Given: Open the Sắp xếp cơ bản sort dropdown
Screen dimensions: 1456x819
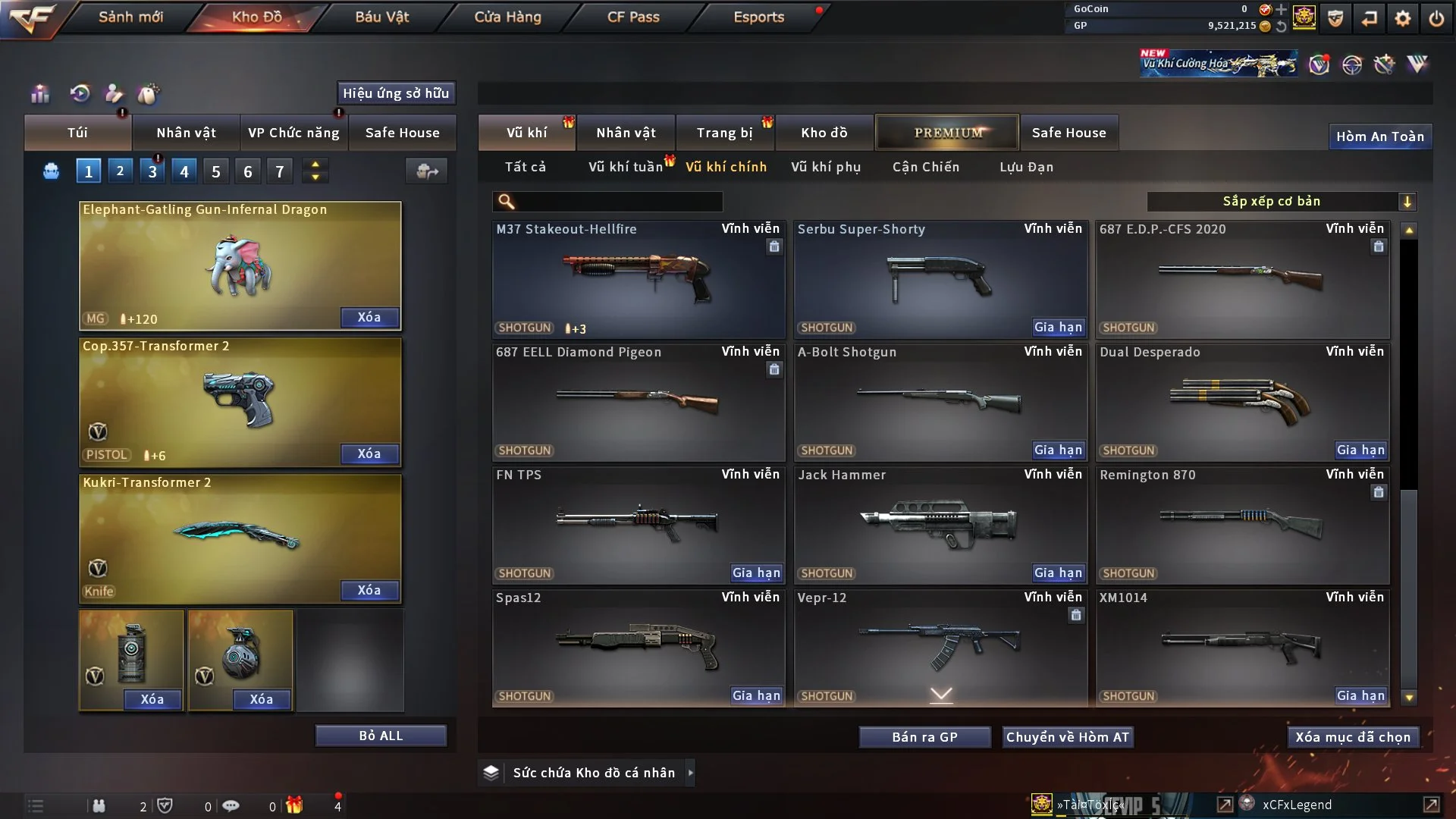Looking at the screenshot, I should [1281, 202].
